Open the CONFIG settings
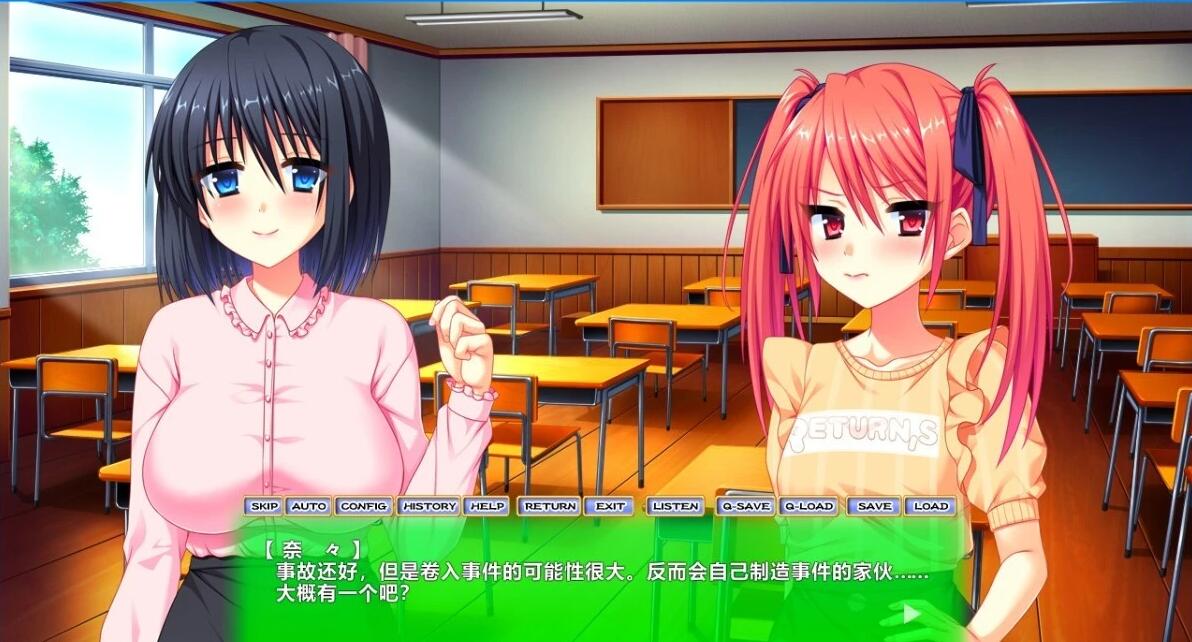1192x642 pixels. tap(363, 506)
